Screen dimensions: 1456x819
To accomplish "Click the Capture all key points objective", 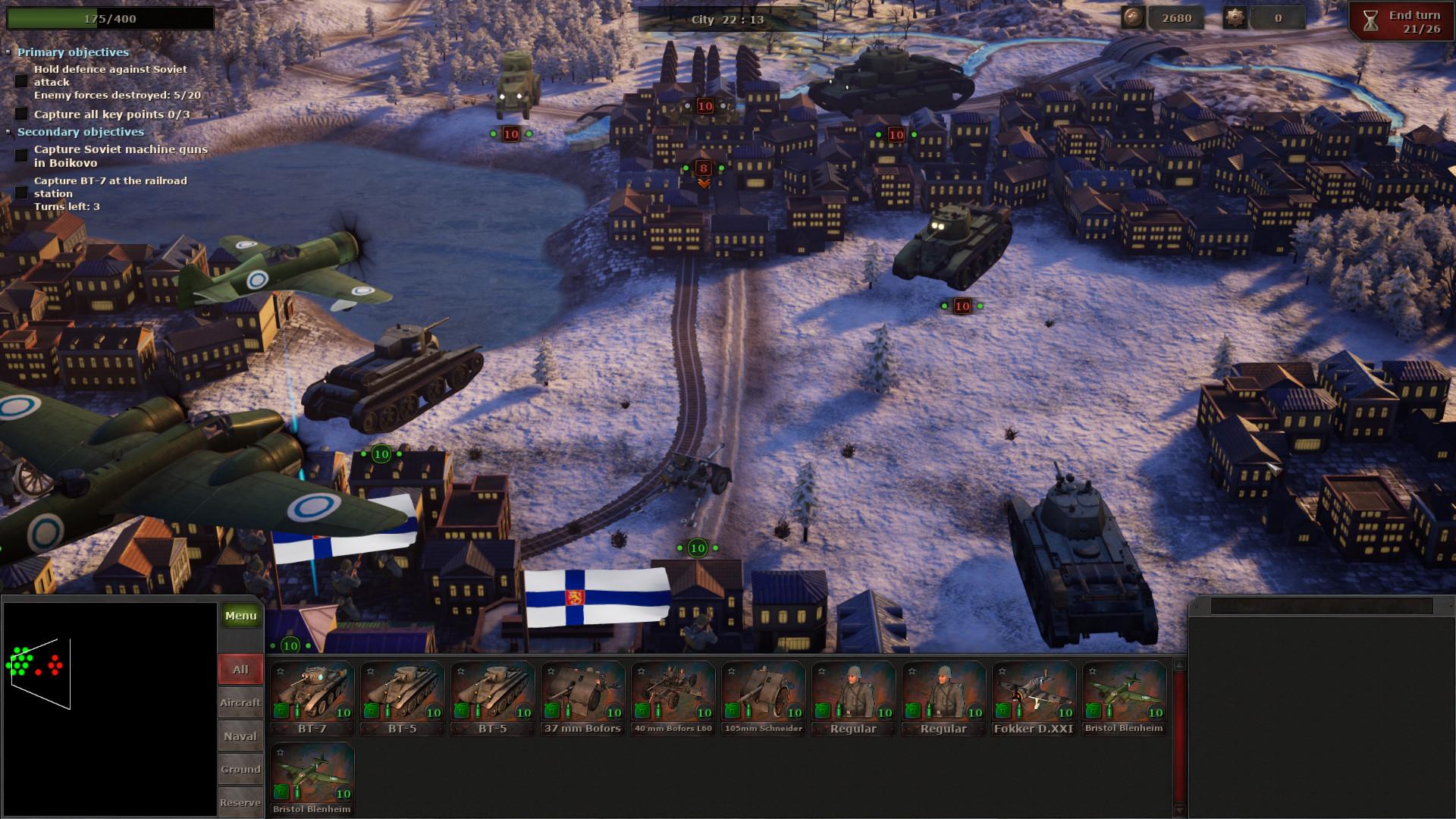I will tap(111, 115).
